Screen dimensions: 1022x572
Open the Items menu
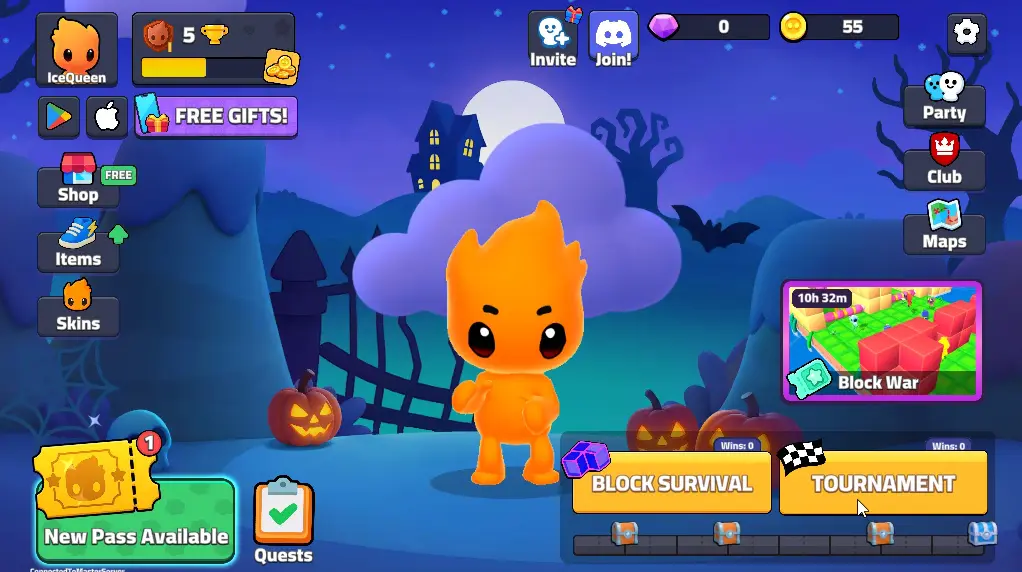pyautogui.click(x=78, y=250)
